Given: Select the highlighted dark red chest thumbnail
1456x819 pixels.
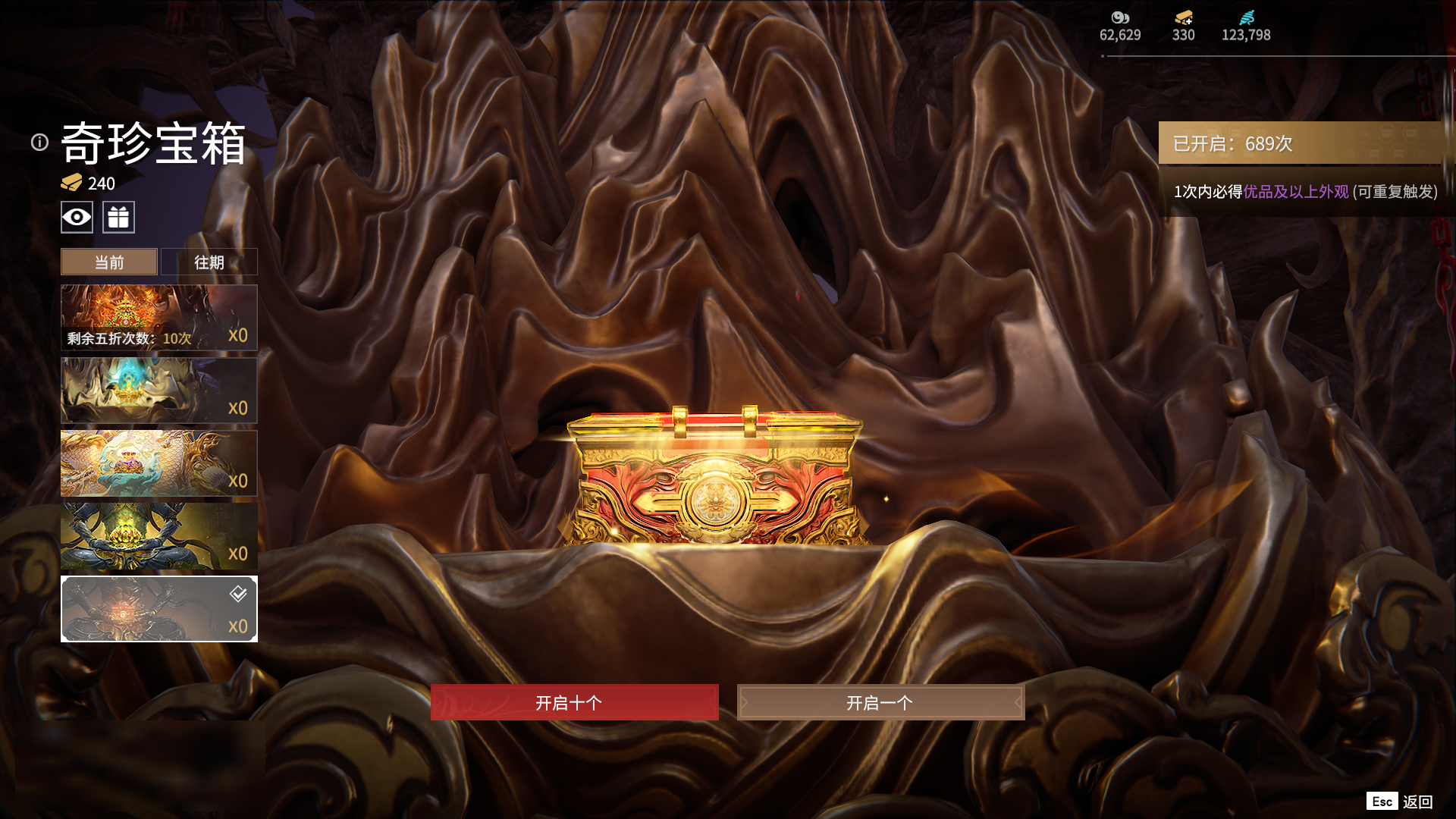Looking at the screenshot, I should coord(158,609).
